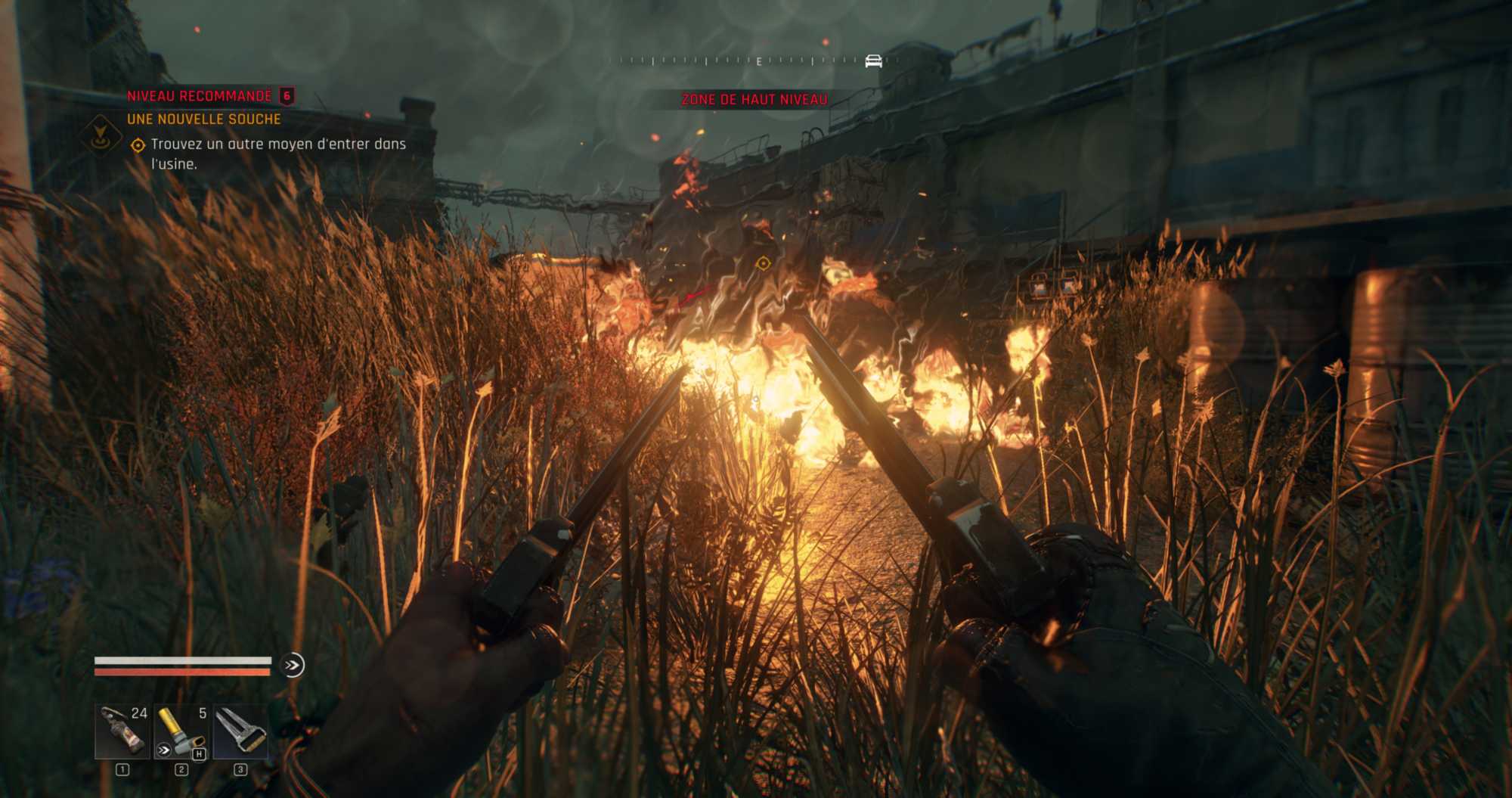Click the vehicle icon on the compass
The width and height of the screenshot is (1512, 798).
click(x=873, y=61)
